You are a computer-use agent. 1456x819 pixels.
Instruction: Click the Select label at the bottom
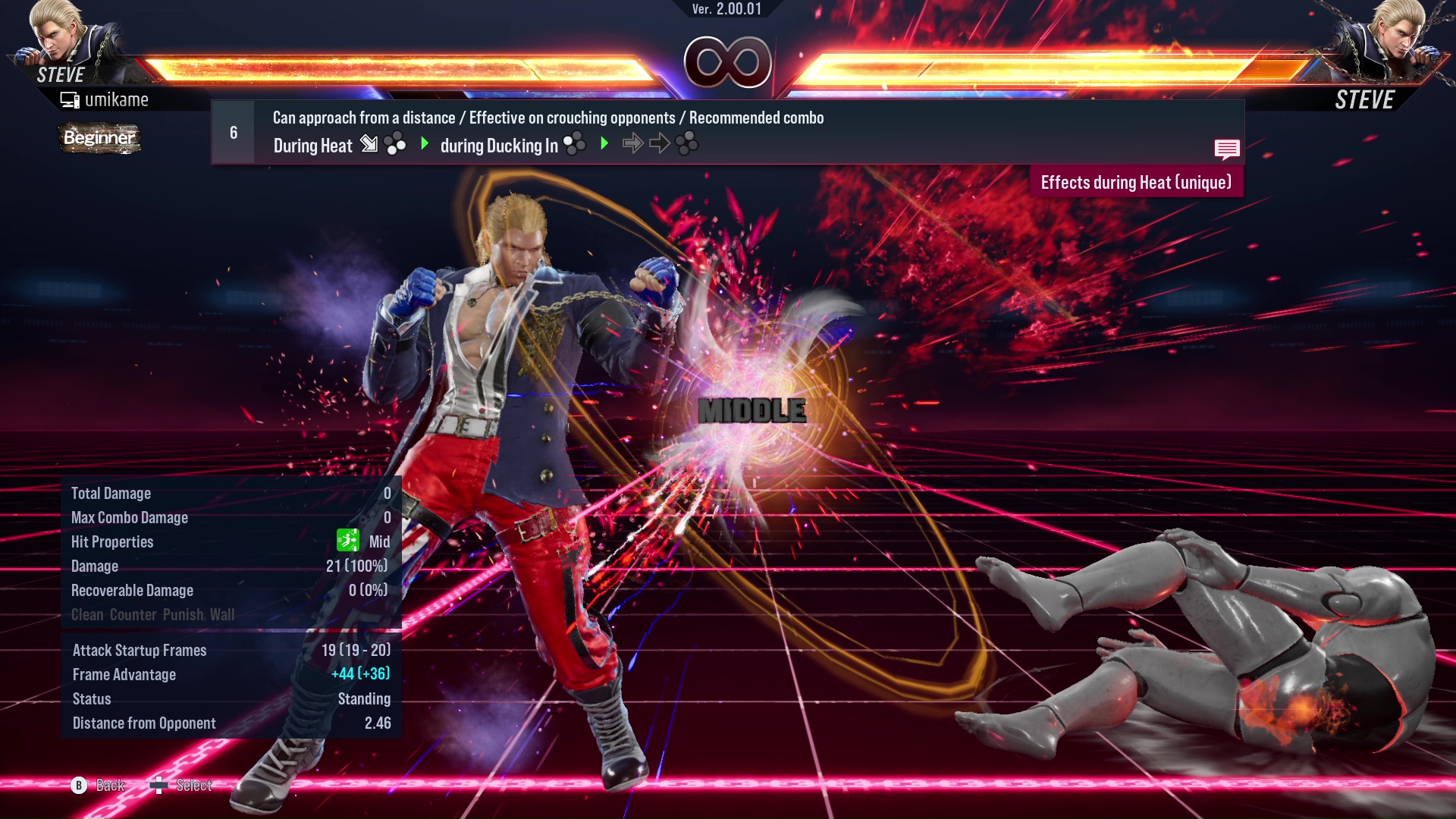click(x=193, y=786)
